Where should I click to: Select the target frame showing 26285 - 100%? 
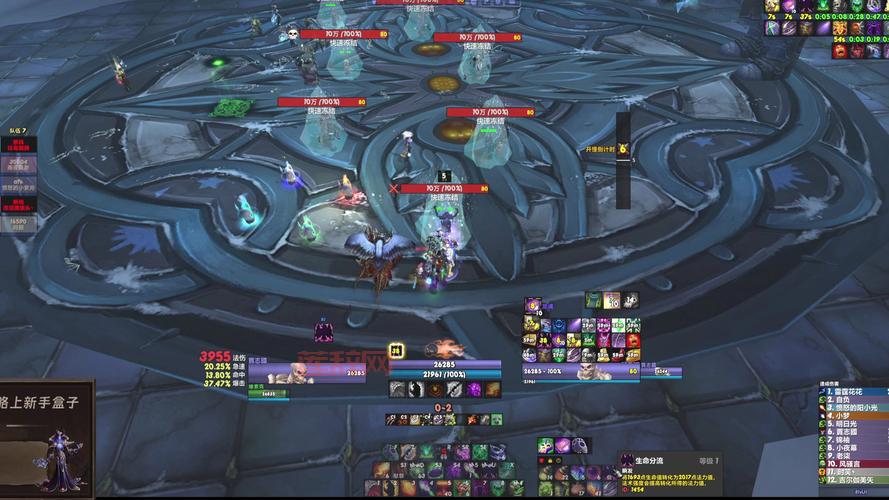[582, 372]
